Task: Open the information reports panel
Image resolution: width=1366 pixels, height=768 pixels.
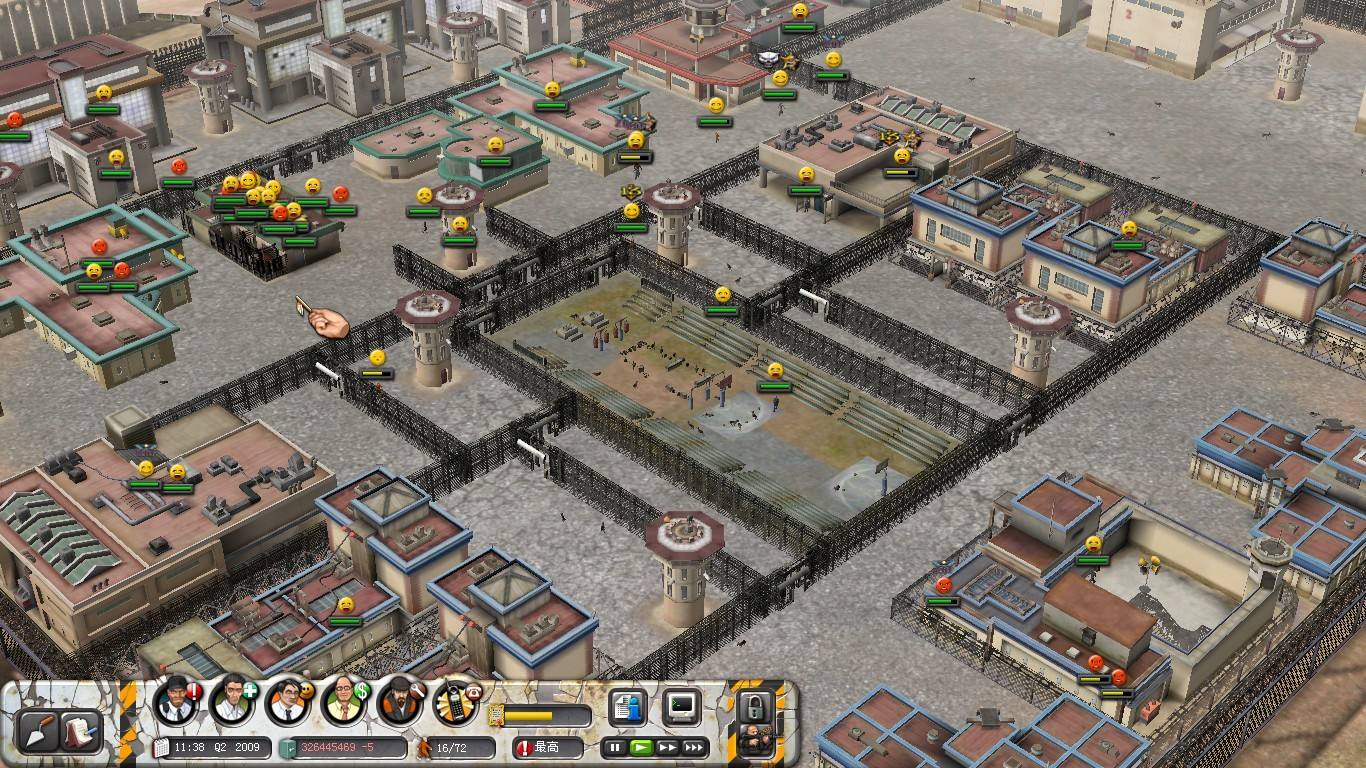Action: pyautogui.click(x=627, y=707)
